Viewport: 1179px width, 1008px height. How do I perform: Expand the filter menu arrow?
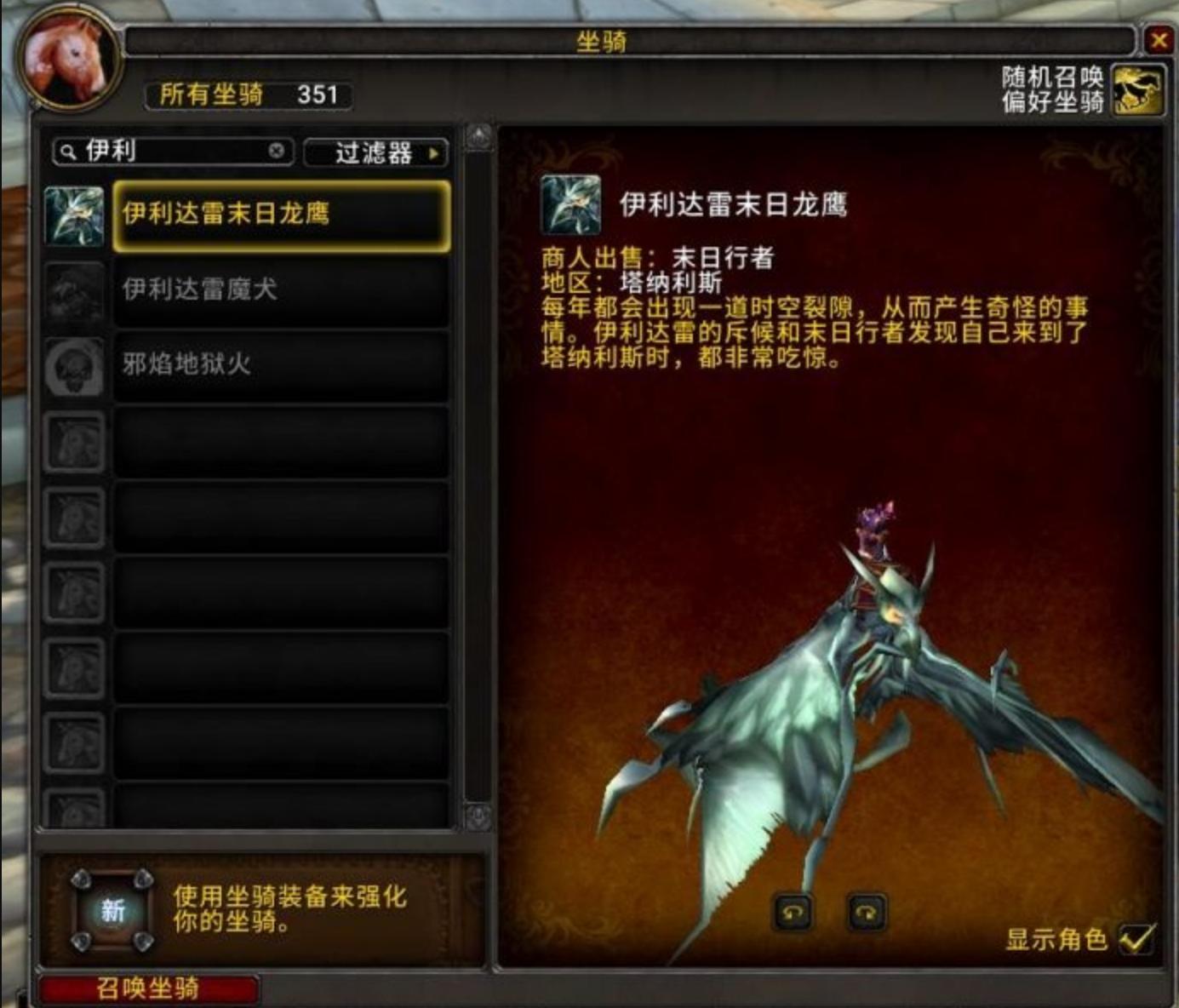click(x=437, y=153)
